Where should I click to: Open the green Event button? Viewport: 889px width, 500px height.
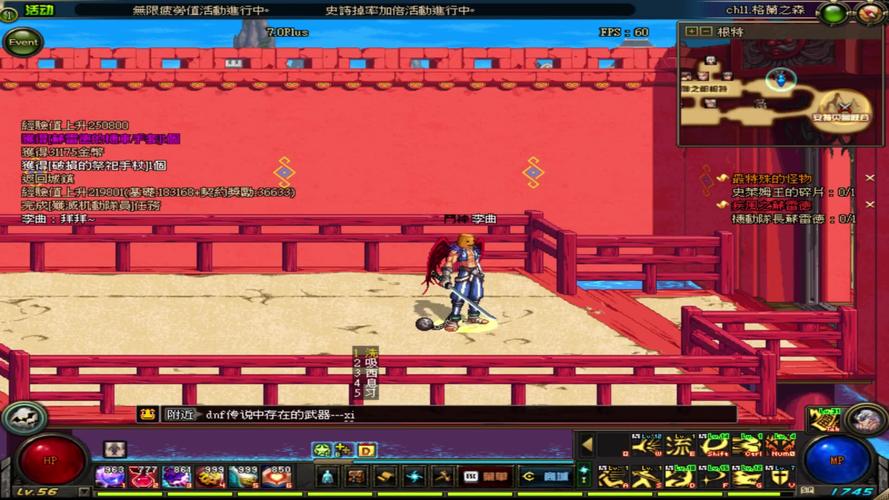pos(22,43)
